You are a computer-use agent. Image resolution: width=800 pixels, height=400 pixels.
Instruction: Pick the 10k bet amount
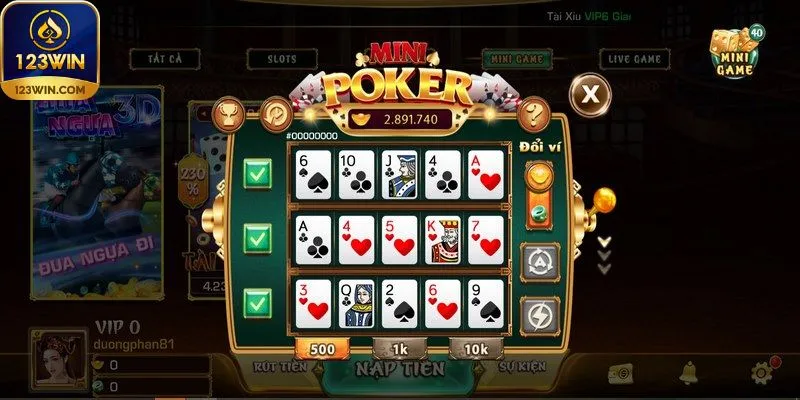click(475, 348)
